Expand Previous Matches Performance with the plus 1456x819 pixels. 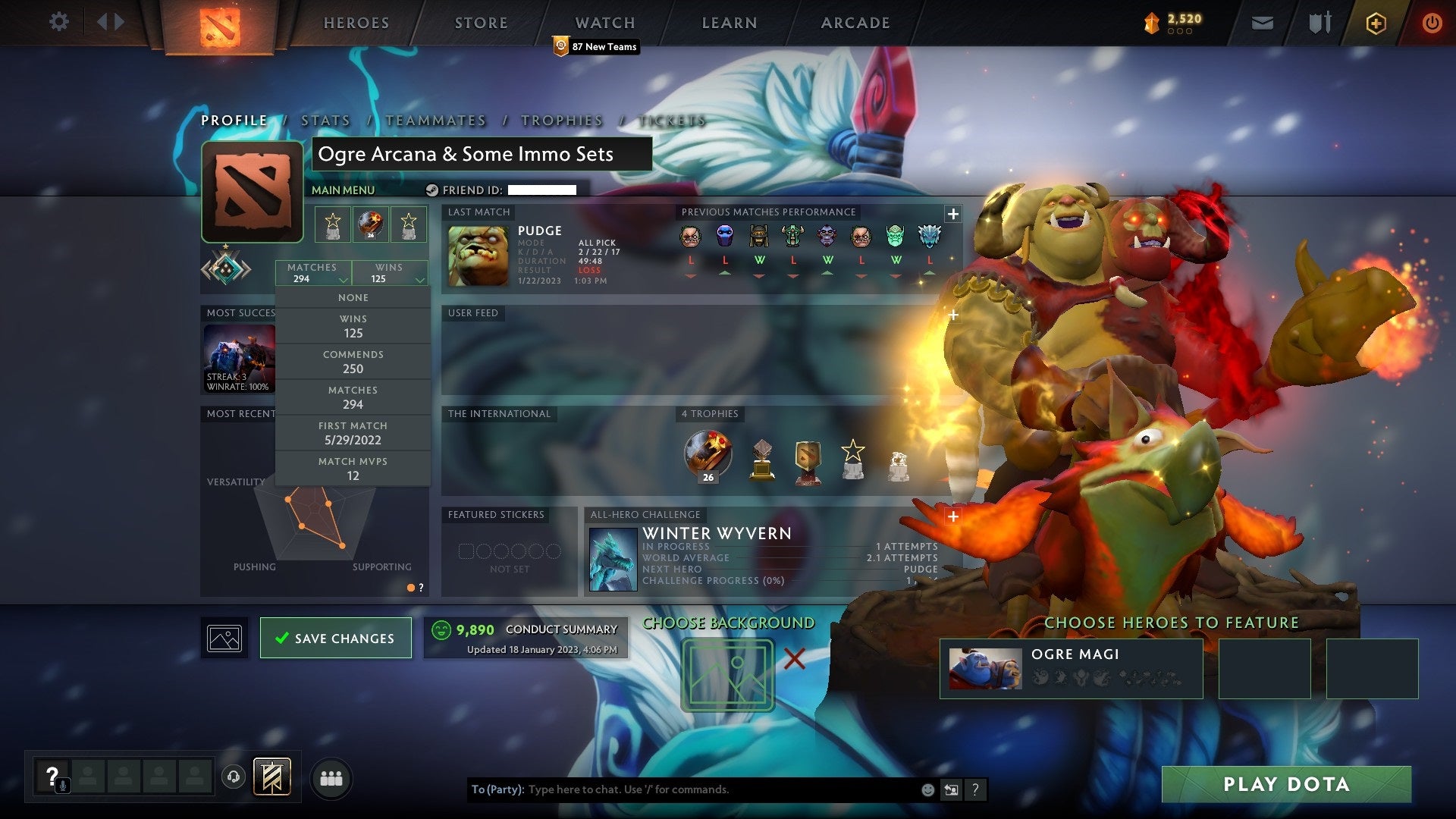click(x=952, y=213)
